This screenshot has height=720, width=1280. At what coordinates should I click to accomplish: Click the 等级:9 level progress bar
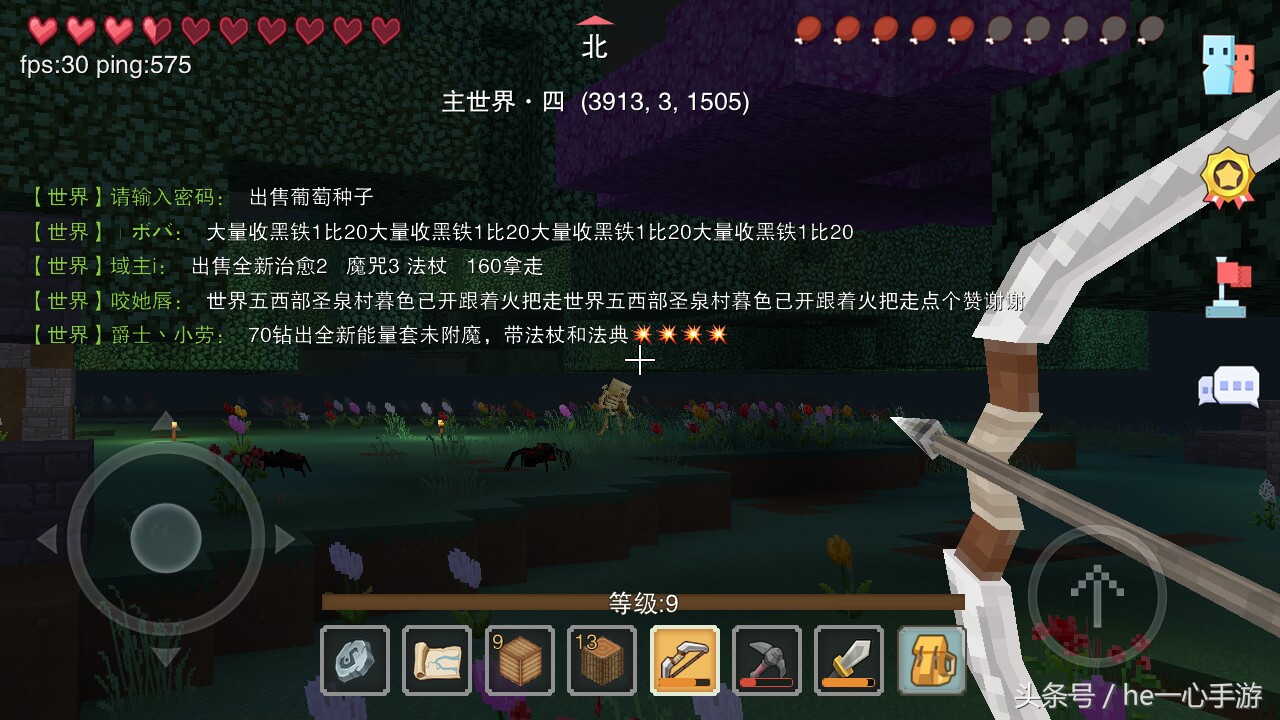coord(640,600)
